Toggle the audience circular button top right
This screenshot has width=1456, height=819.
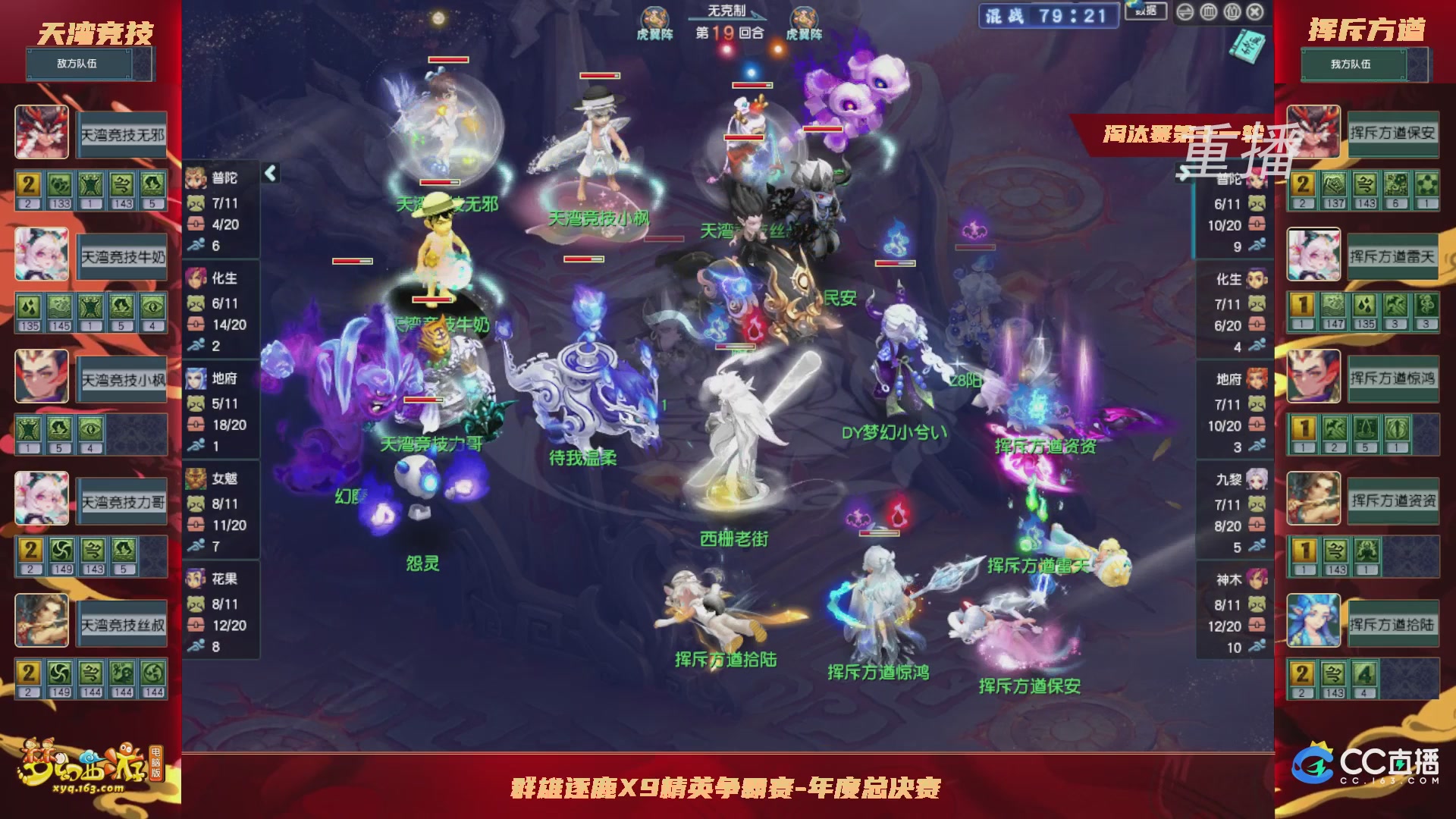pos(1232,12)
